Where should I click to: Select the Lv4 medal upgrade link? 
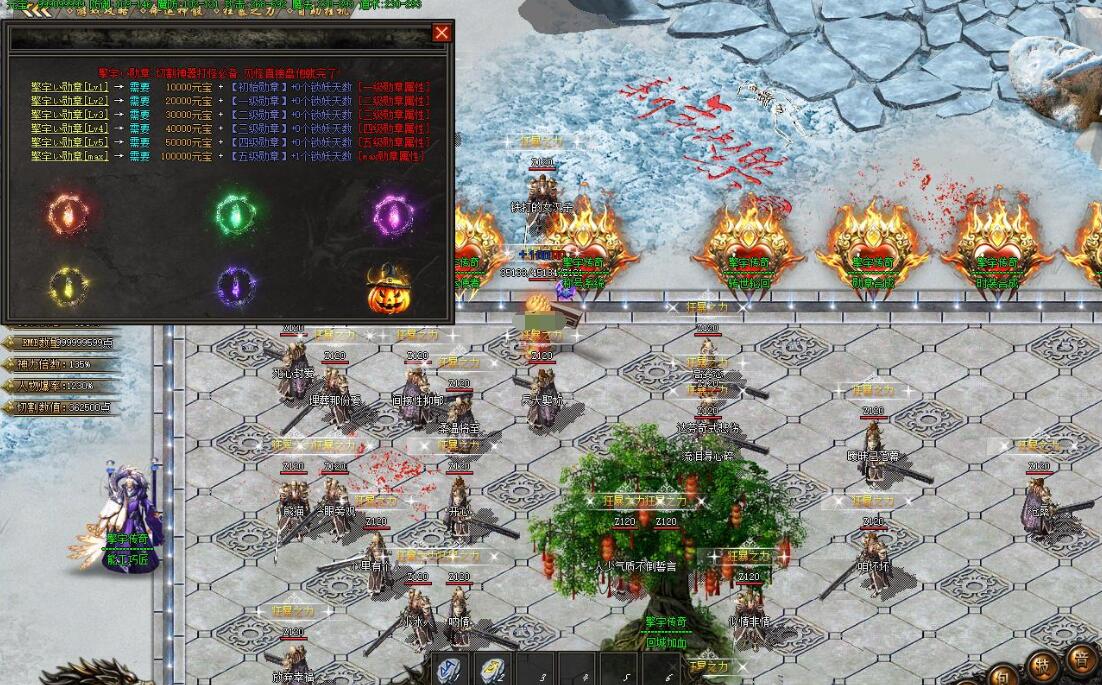coord(69,129)
